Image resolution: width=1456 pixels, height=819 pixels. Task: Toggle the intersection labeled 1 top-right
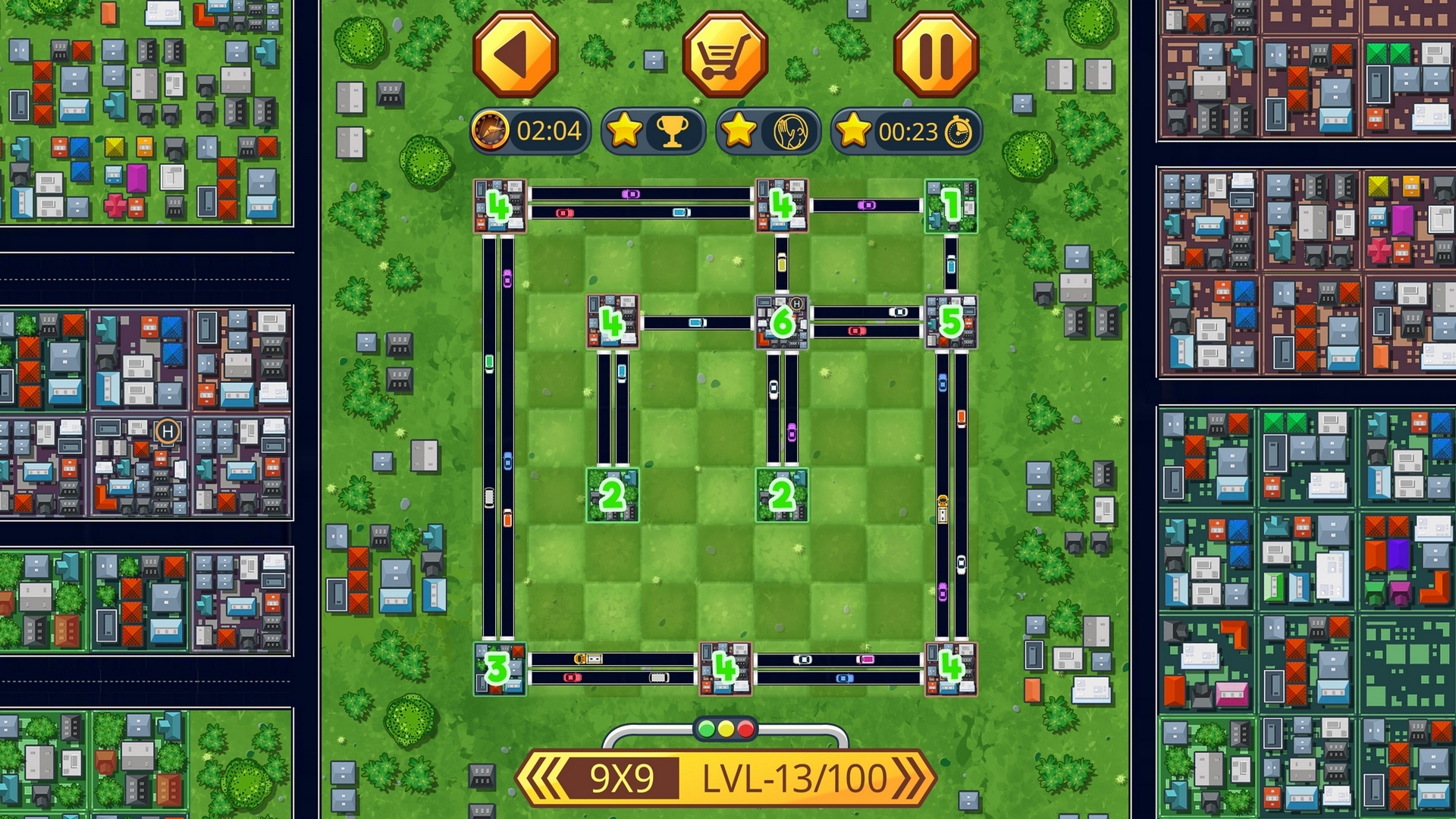click(x=951, y=206)
